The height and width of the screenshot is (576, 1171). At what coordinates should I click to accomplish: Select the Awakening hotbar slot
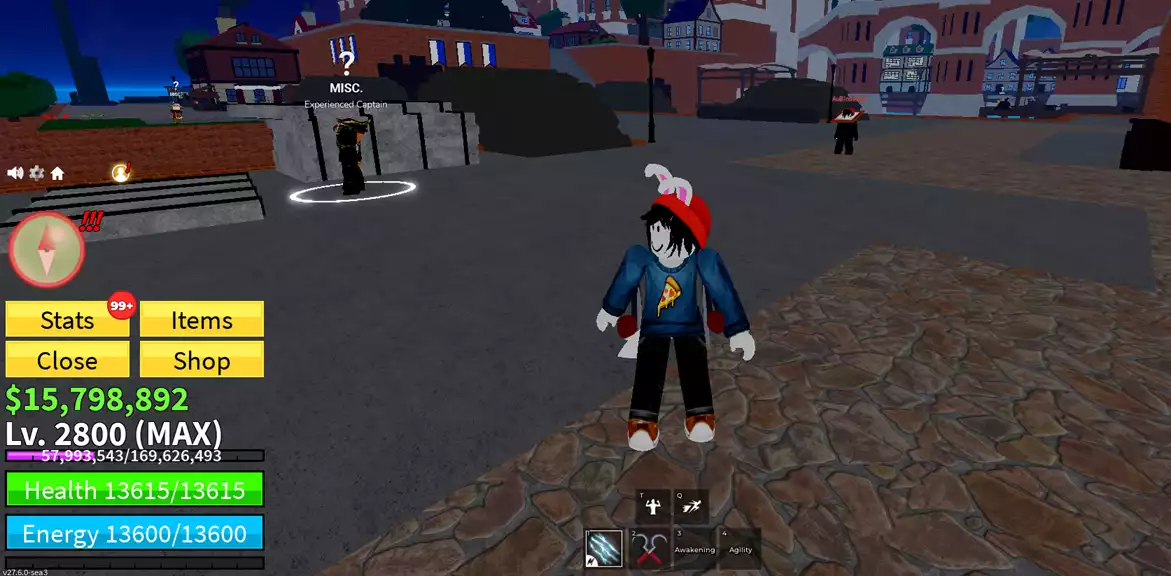click(694, 548)
